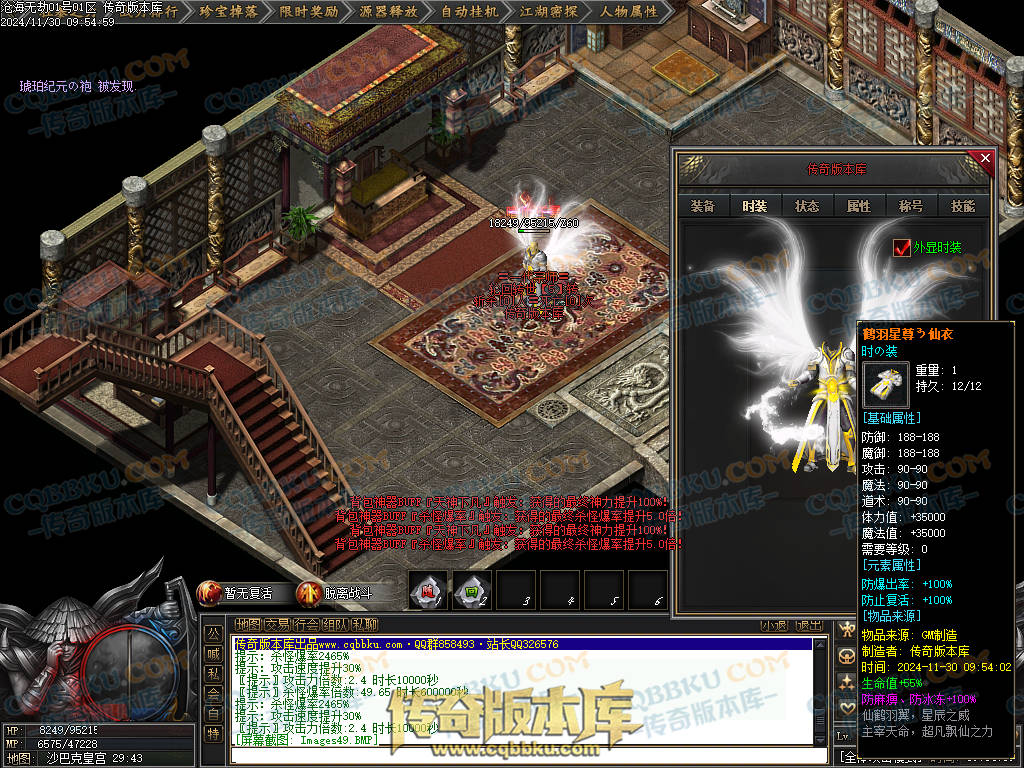
Task: Select the 源器释放 top menu button
Action: (388, 12)
